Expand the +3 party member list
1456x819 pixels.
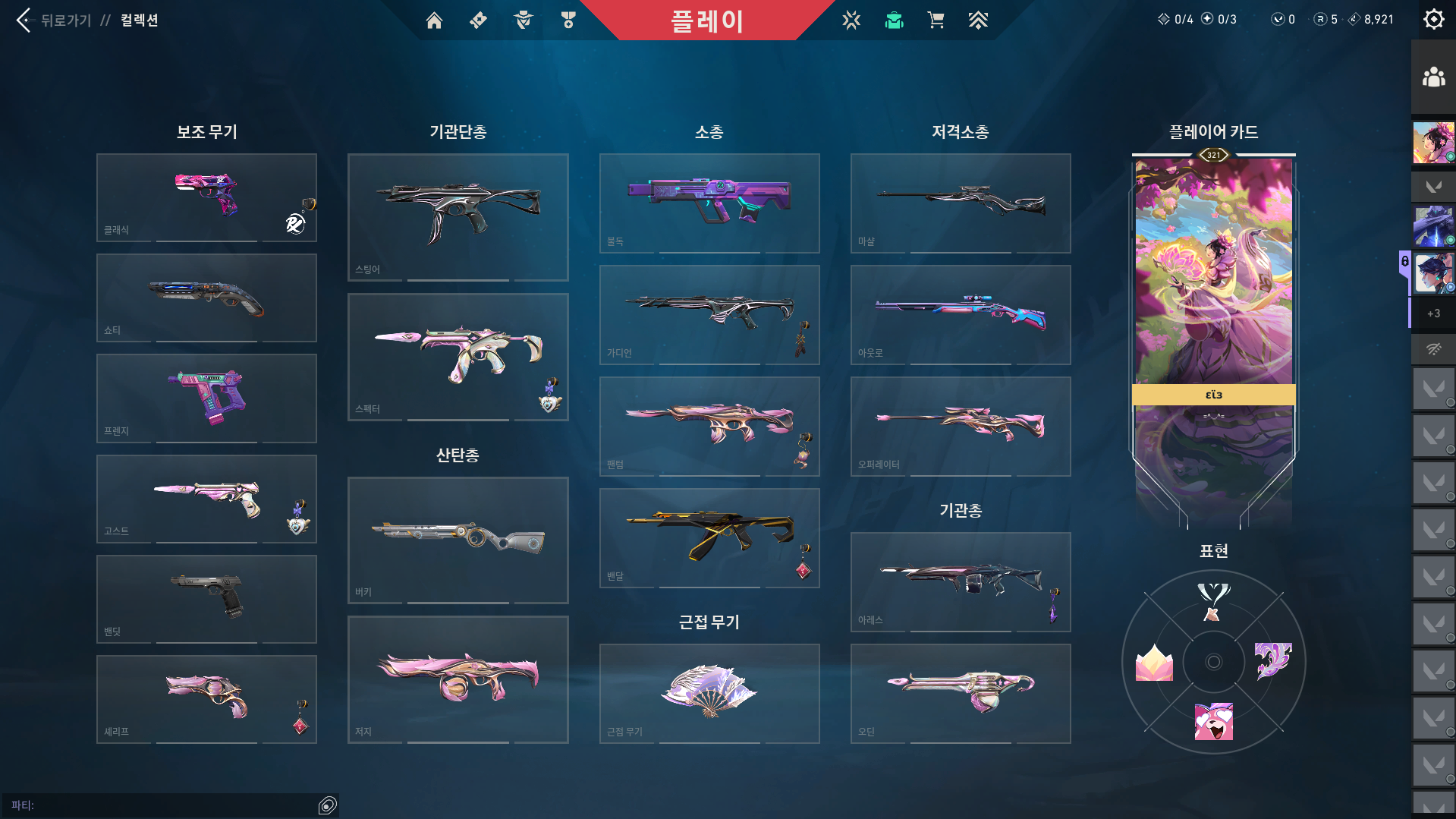click(x=1433, y=313)
